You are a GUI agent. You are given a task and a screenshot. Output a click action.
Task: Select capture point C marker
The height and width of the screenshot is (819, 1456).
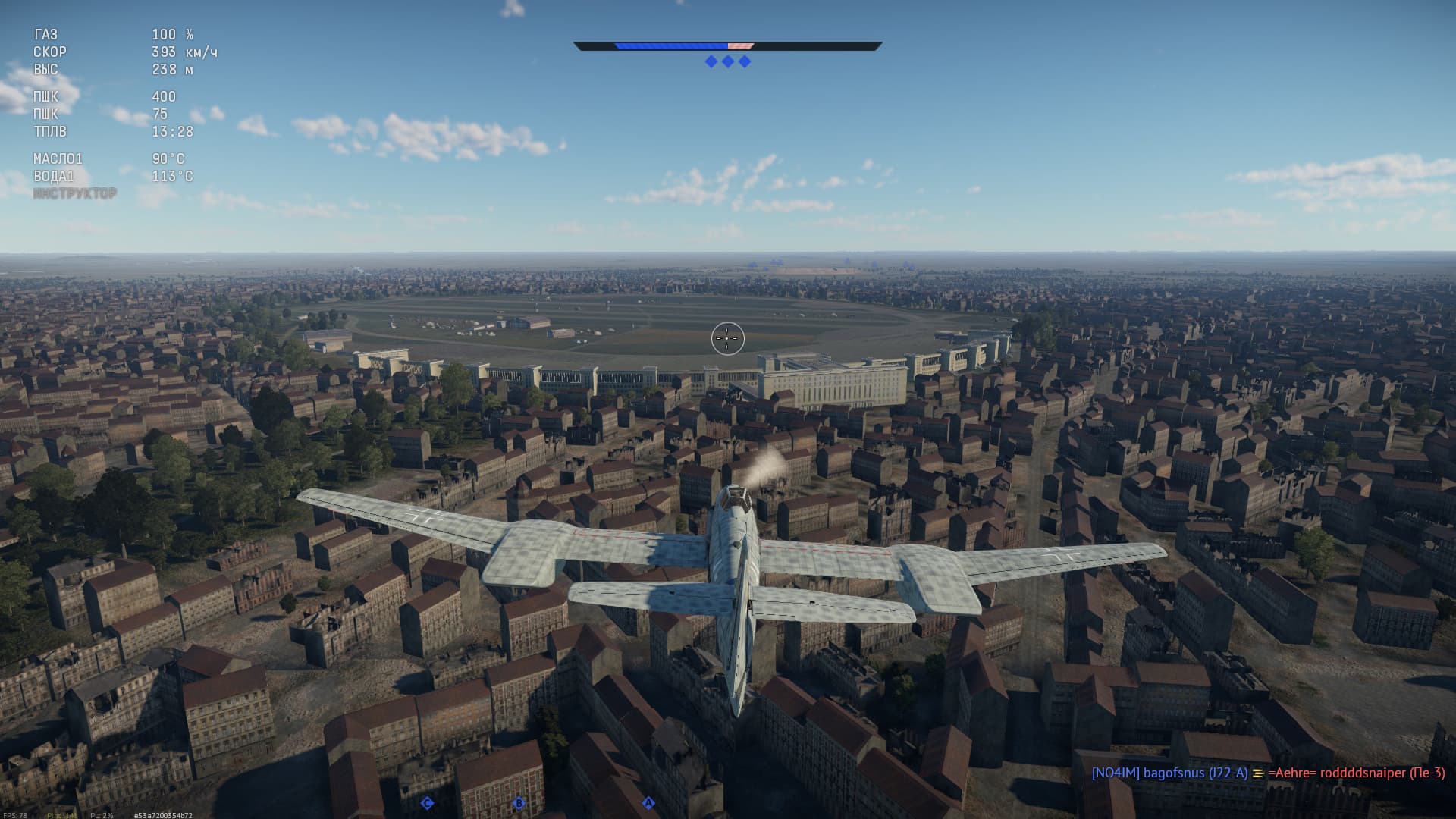pyautogui.click(x=427, y=803)
